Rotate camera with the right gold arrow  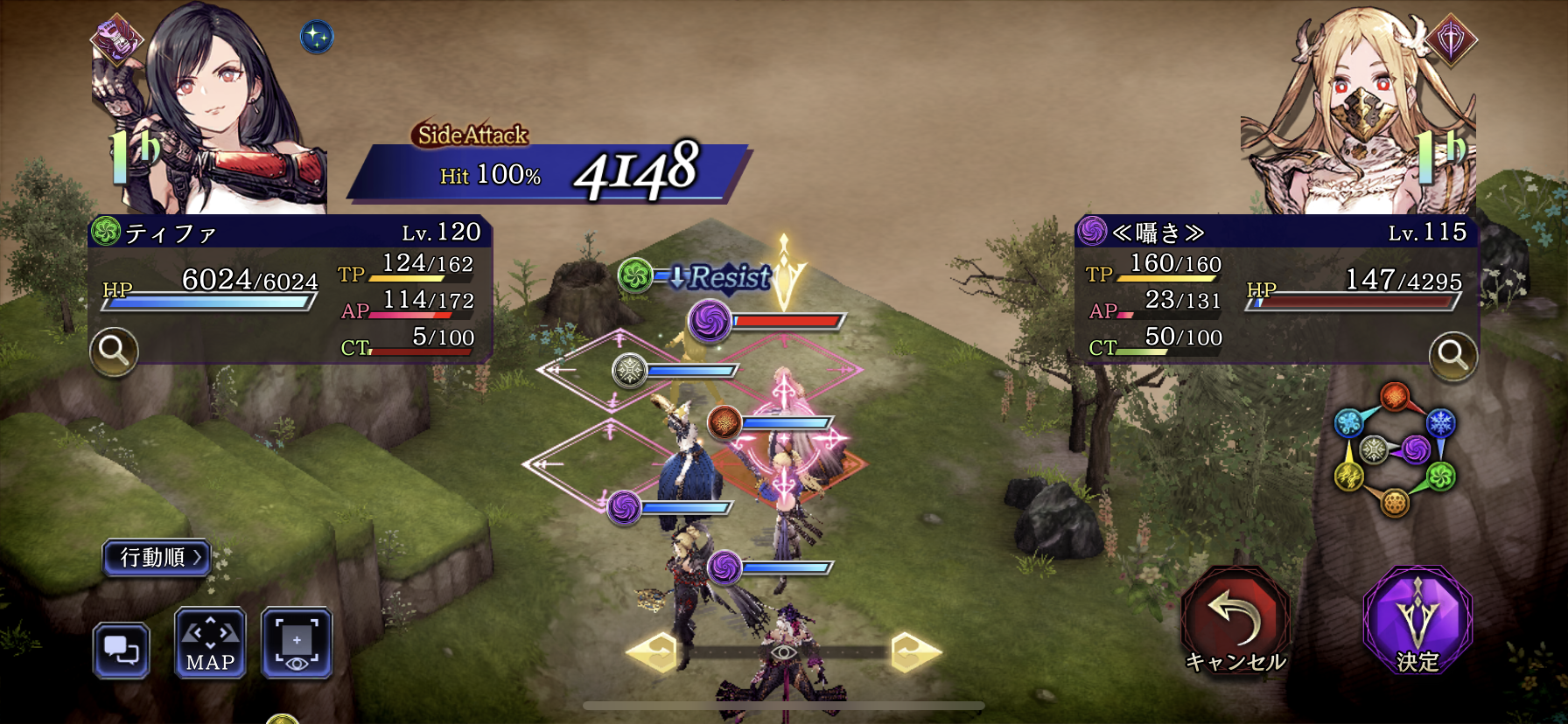click(913, 652)
